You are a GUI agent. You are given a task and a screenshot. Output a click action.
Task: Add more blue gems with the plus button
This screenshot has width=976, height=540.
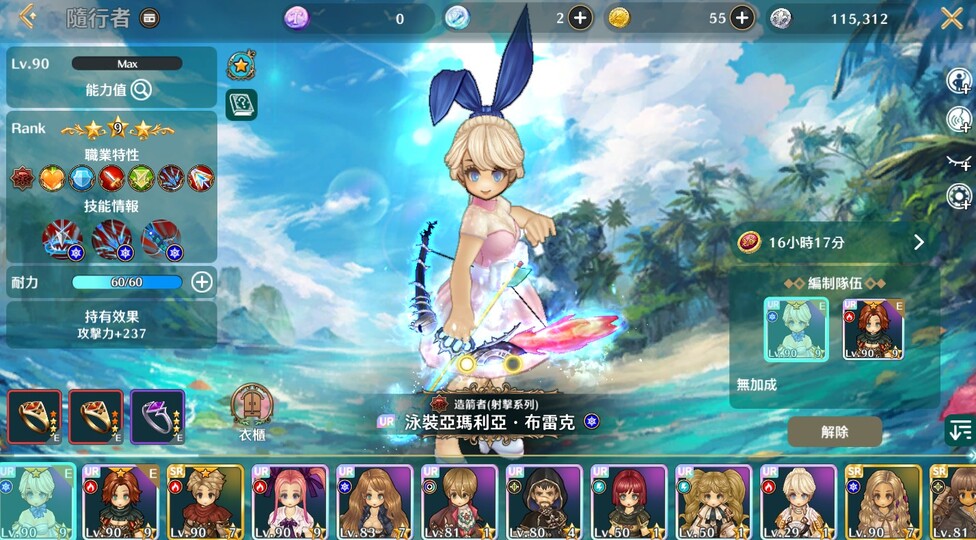581,17
